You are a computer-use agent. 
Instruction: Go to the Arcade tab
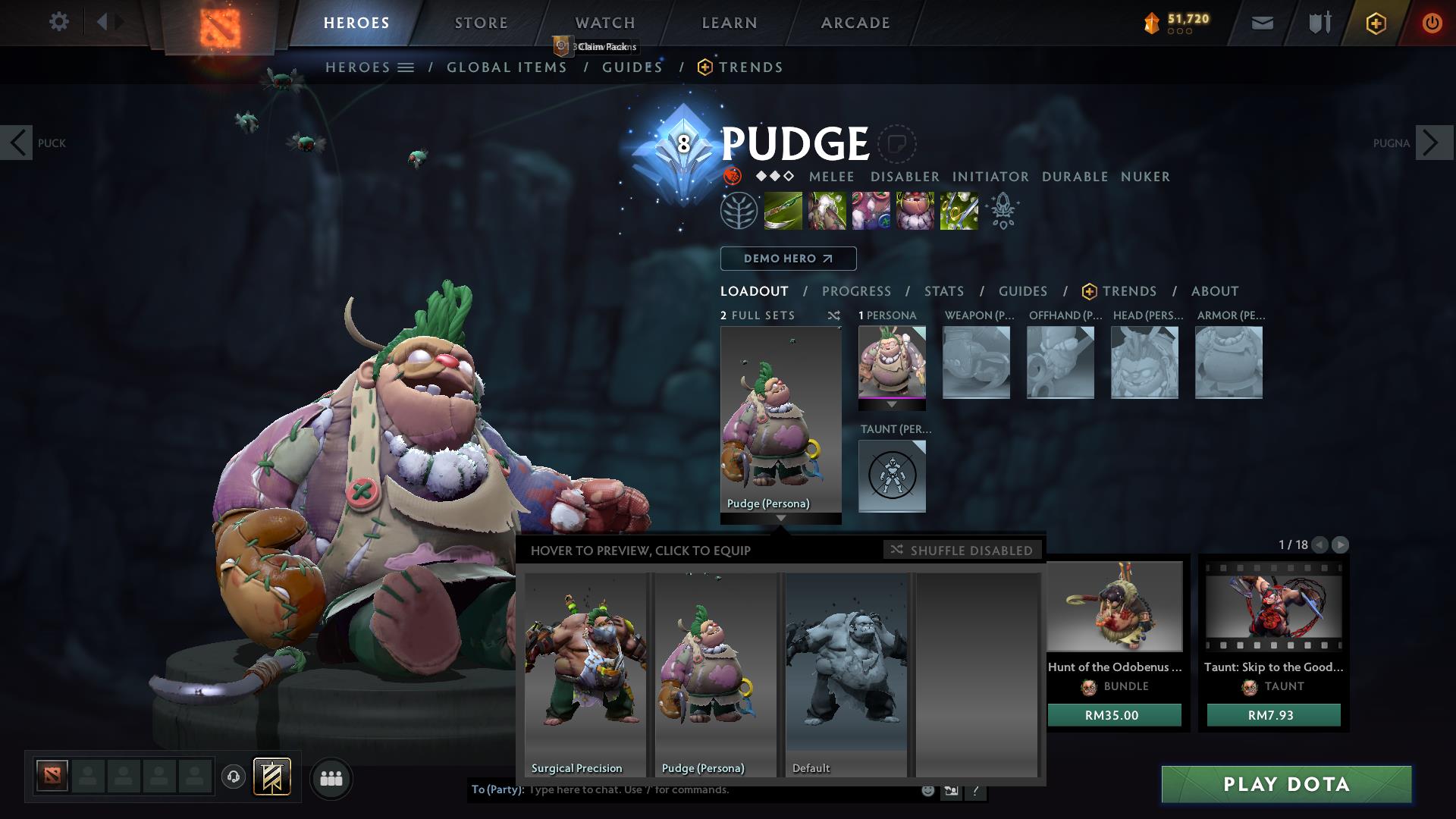pyautogui.click(x=855, y=23)
